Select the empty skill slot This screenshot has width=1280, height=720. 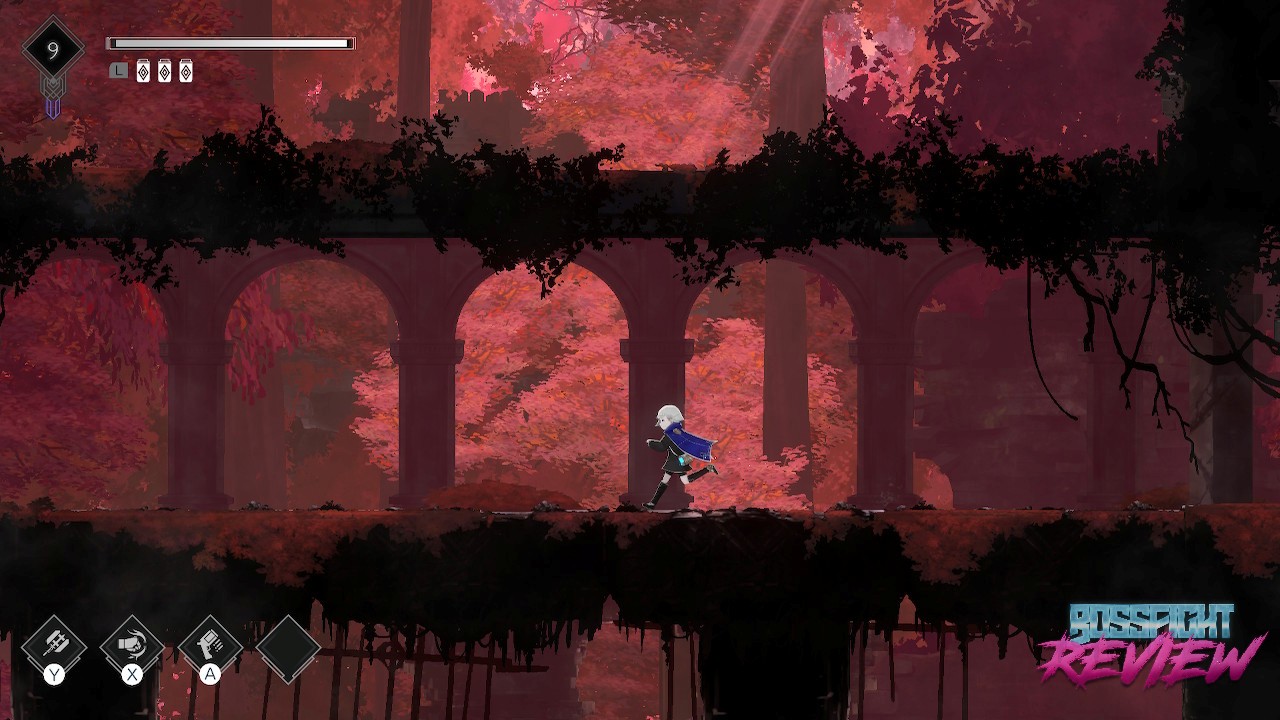(288, 648)
